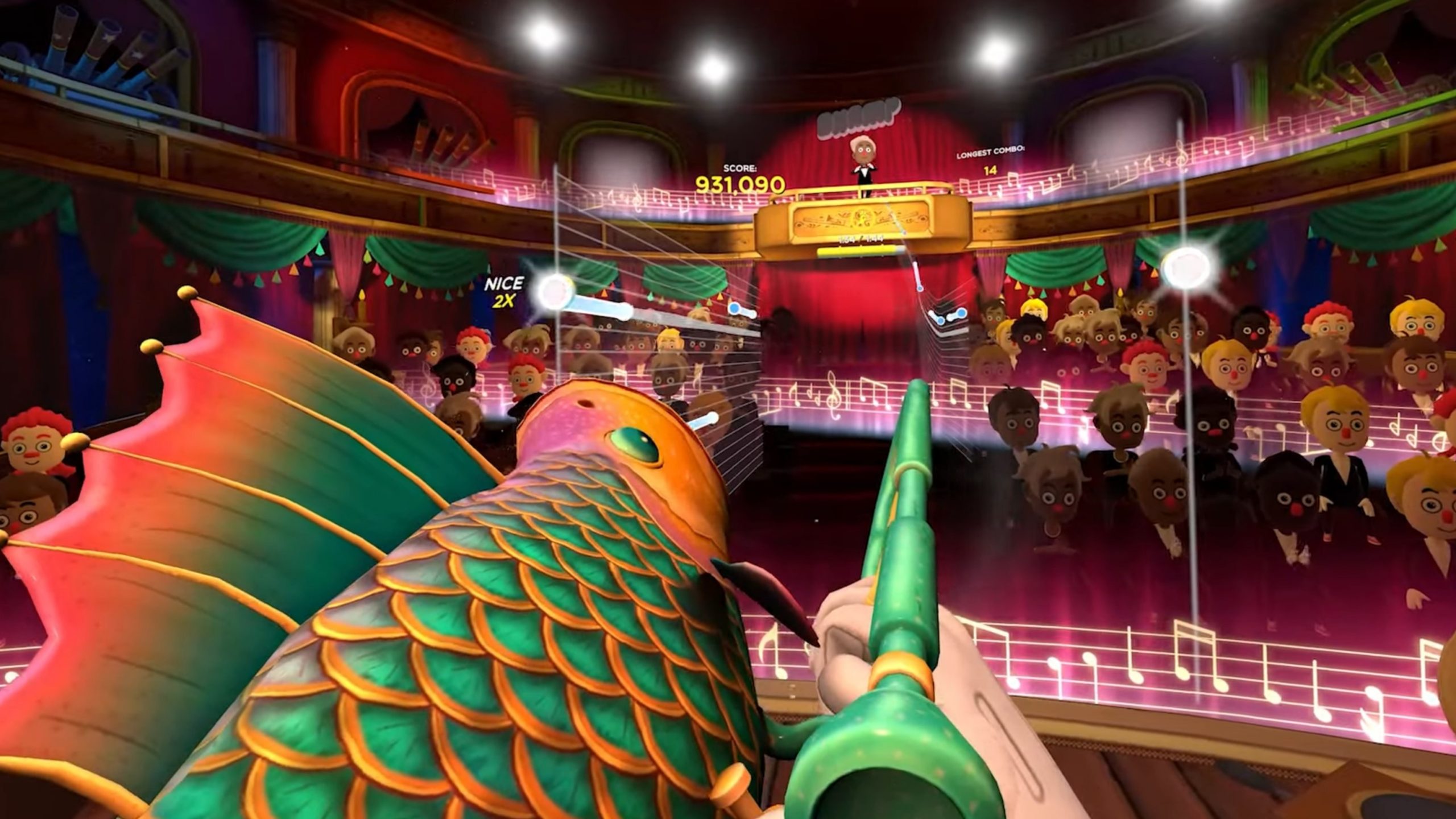This screenshot has height=819, width=1456.
Task: Select the 1:34 / 1:44 time readout
Action: coord(861,239)
